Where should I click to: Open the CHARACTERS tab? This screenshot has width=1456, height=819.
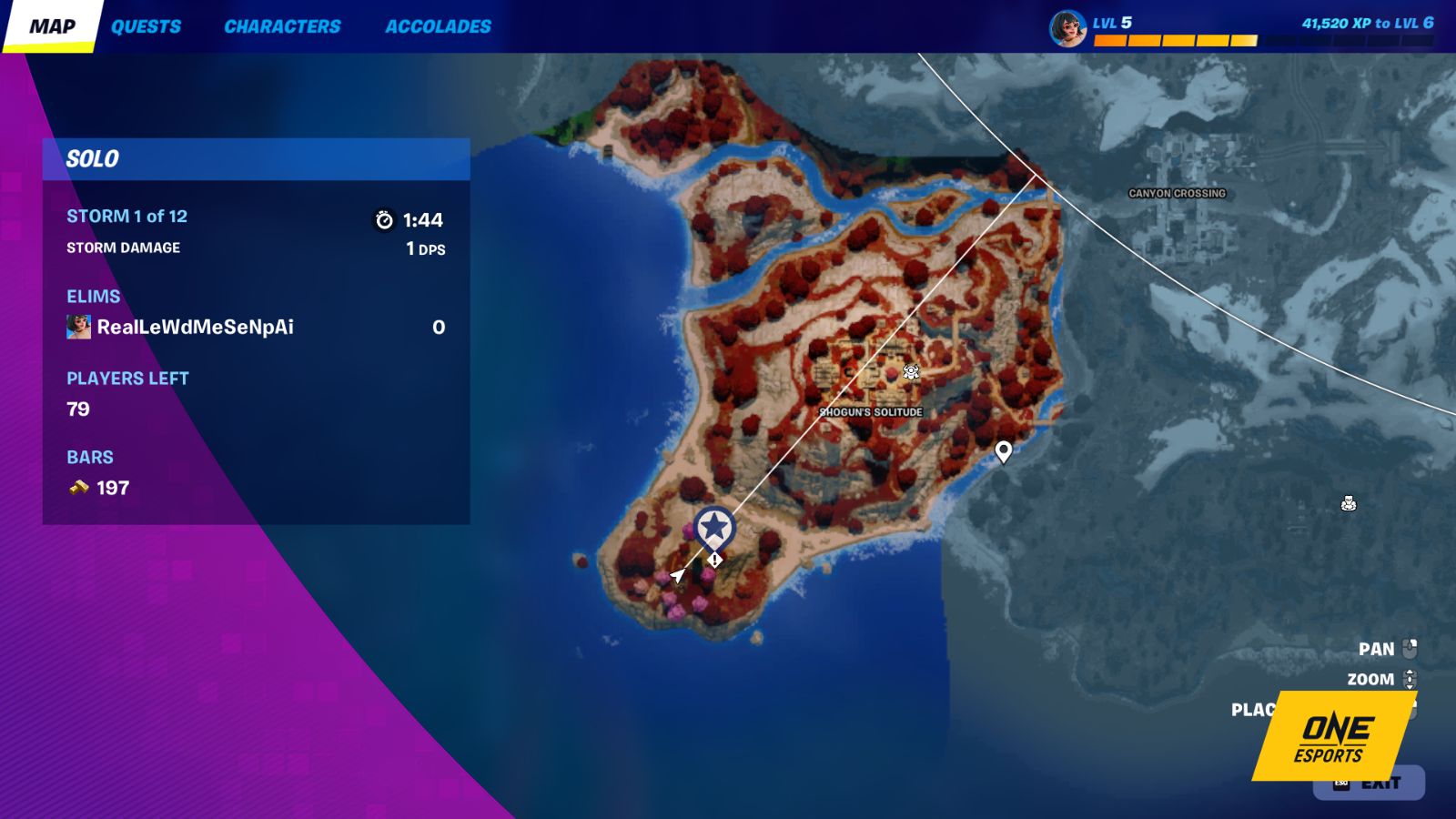point(283,26)
